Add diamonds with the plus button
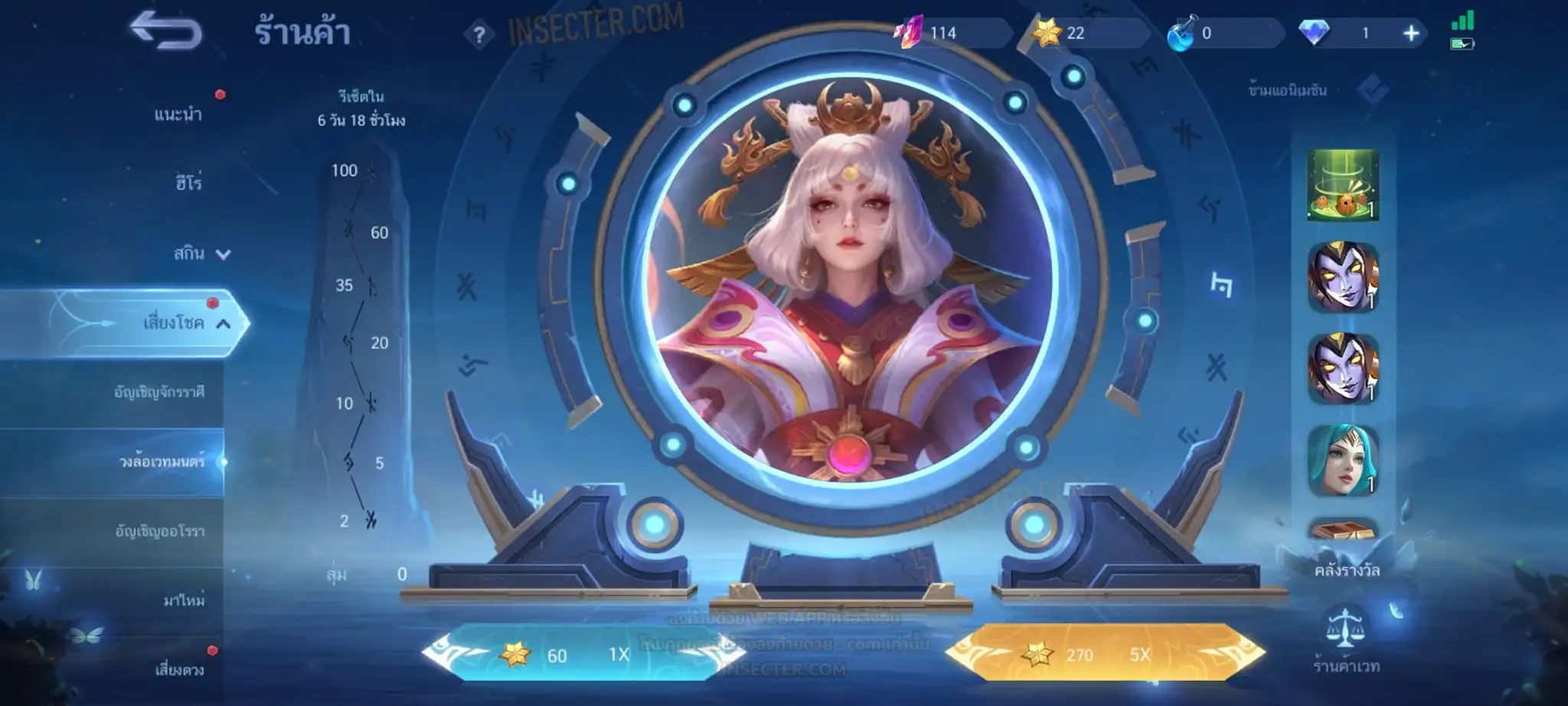 pos(1411,33)
